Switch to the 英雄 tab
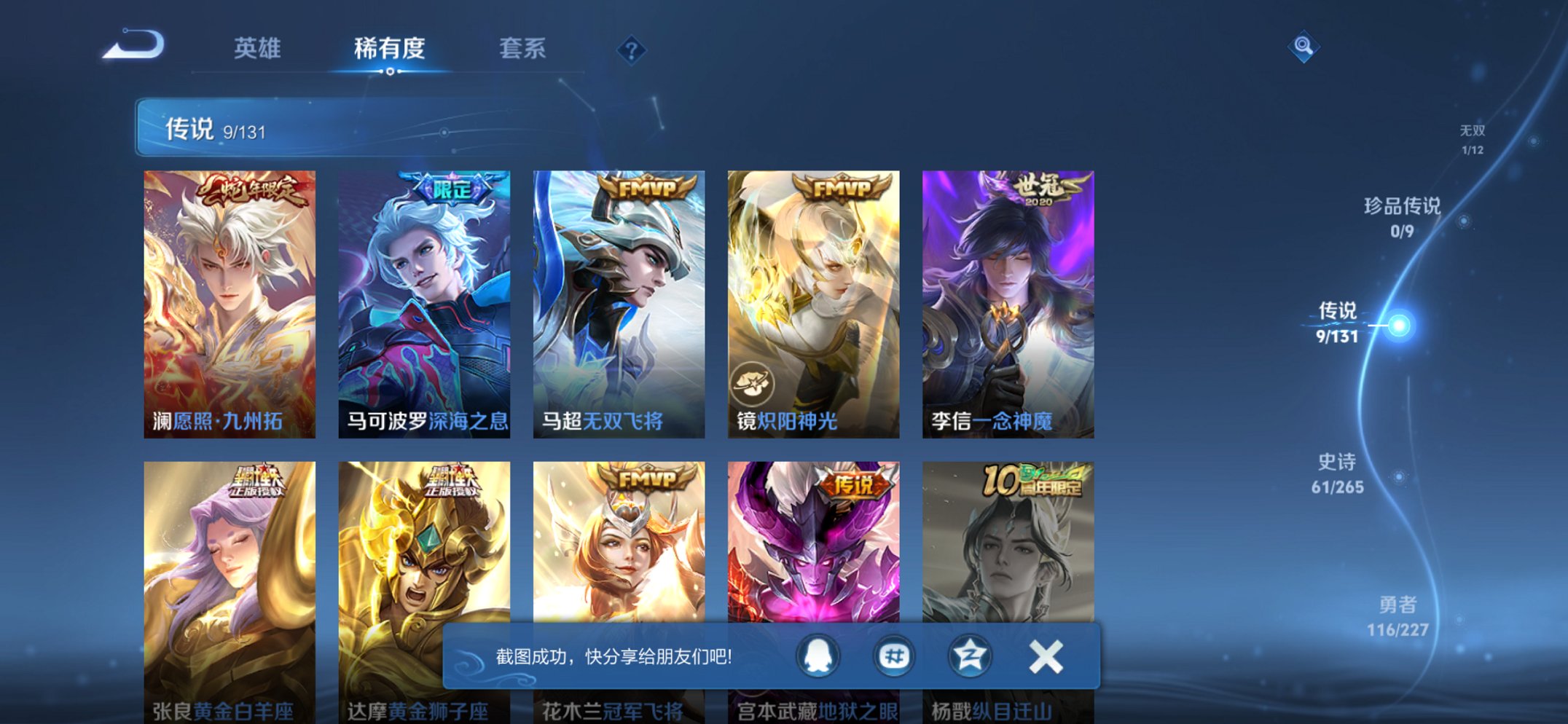This screenshot has height=724, width=1568. click(x=259, y=48)
